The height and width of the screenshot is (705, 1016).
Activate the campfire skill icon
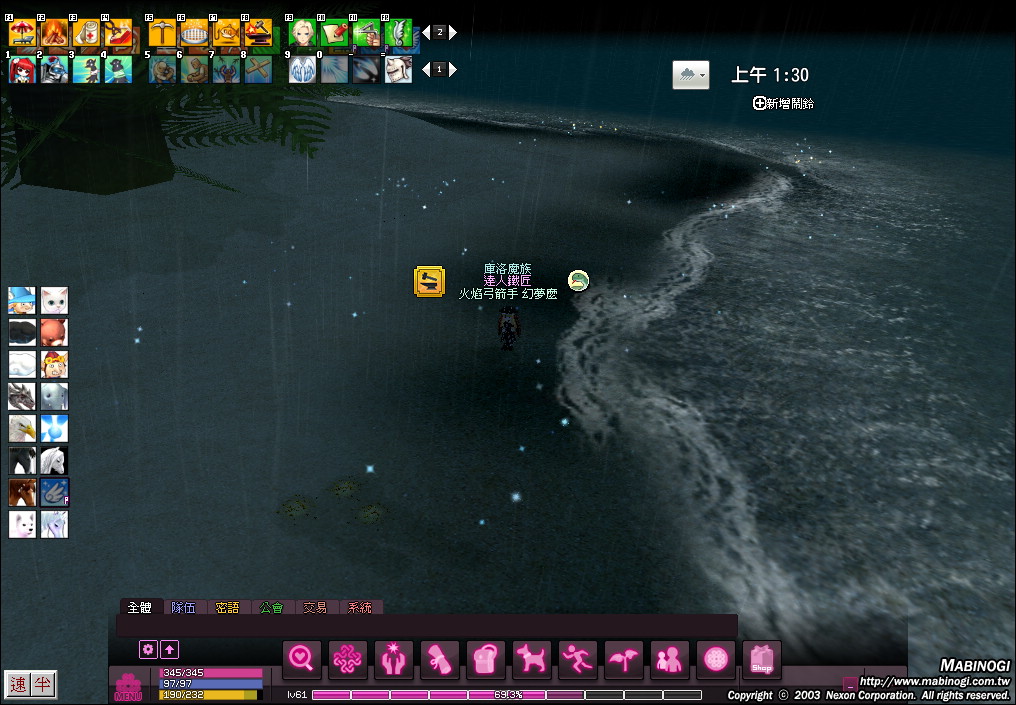tap(54, 33)
